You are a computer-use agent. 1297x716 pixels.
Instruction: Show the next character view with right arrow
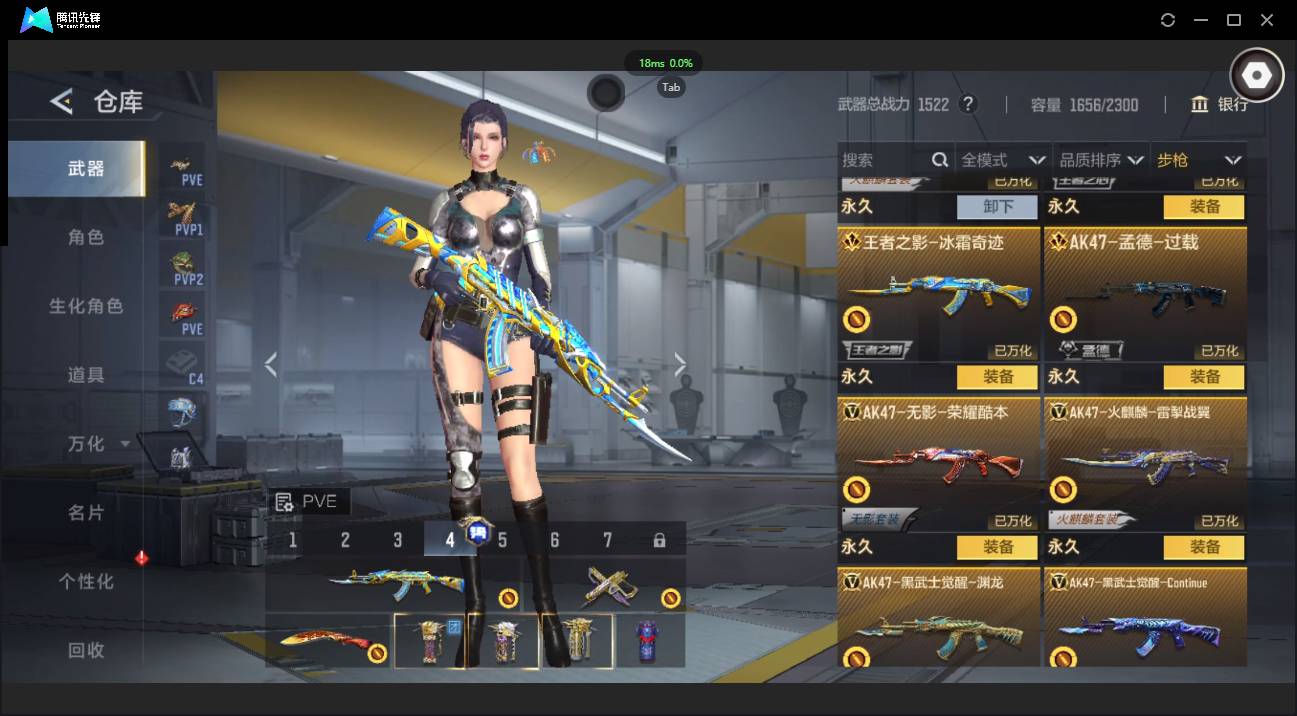(x=680, y=365)
